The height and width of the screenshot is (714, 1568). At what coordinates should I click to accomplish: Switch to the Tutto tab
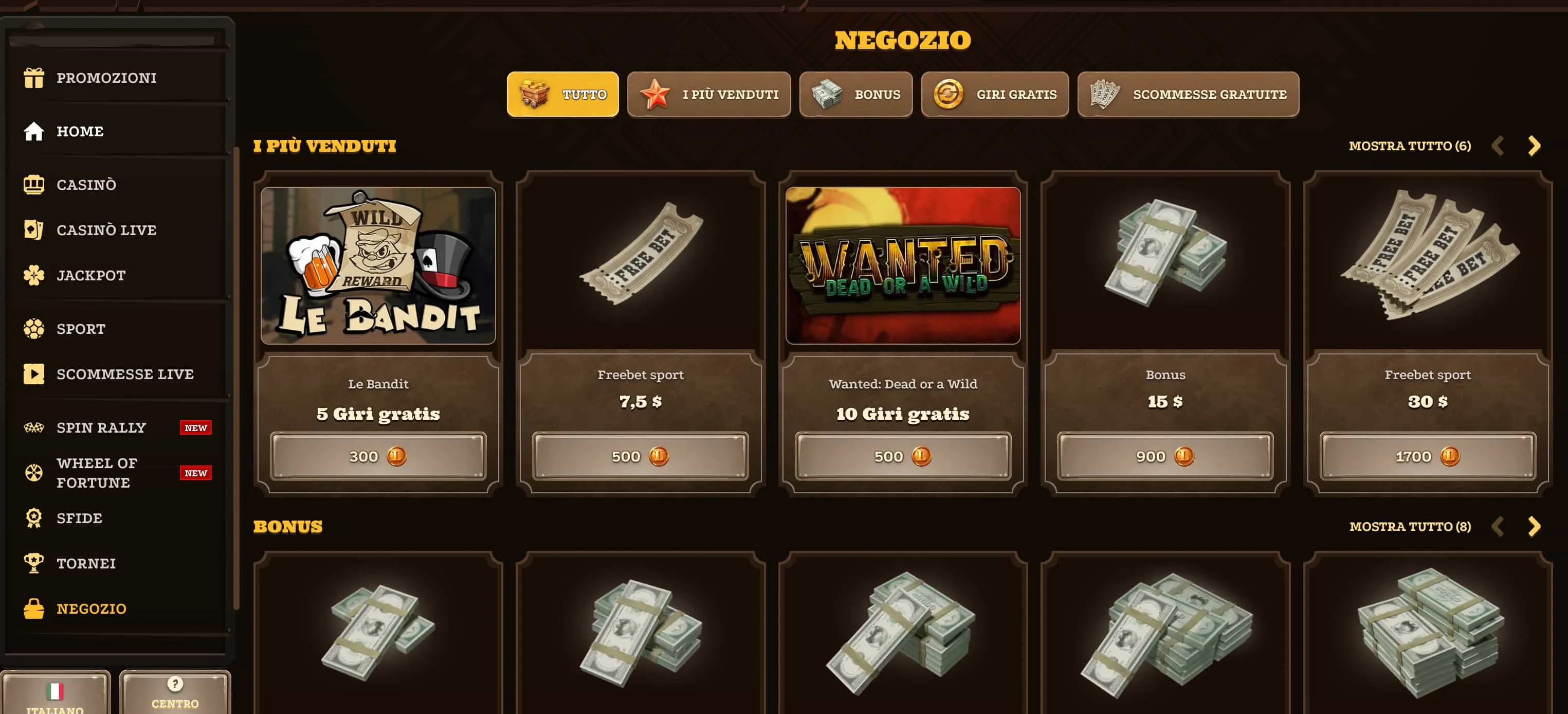(562, 94)
